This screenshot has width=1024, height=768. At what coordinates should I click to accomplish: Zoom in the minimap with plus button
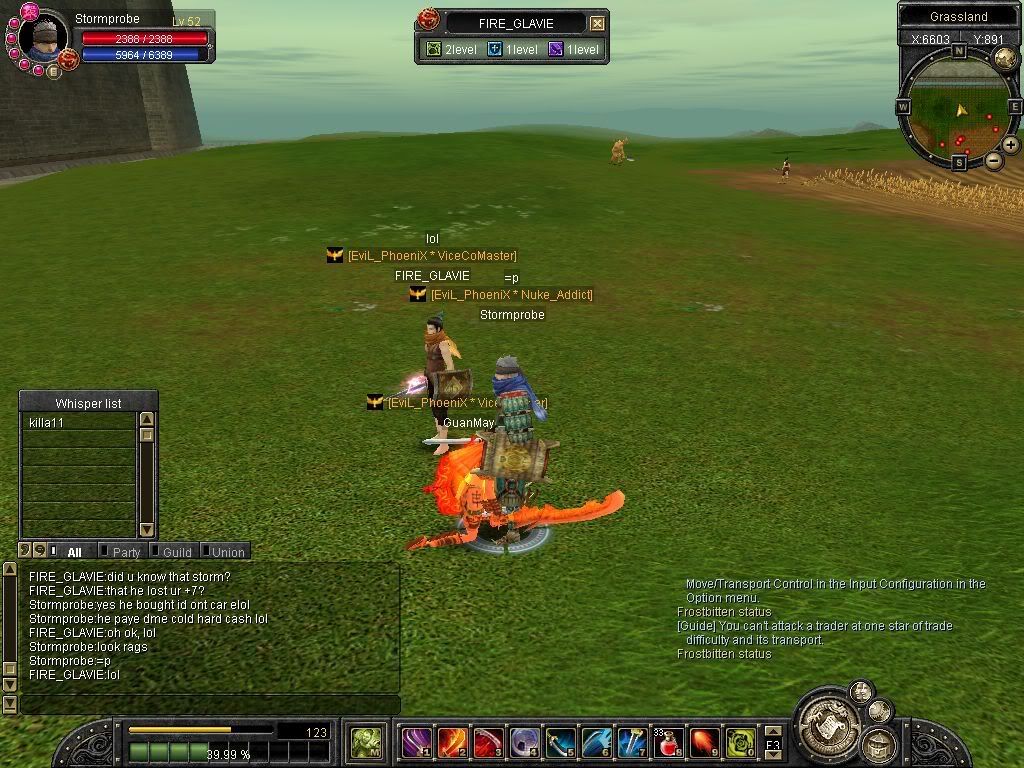1011,145
